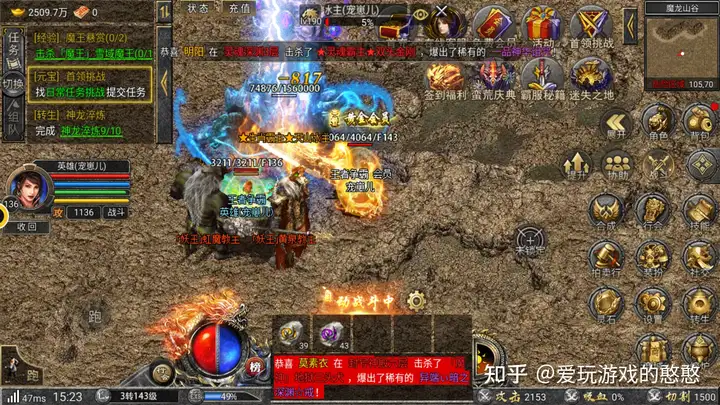Open the 合成 crafting menu
This screenshot has width=720, height=405.
click(x=603, y=212)
